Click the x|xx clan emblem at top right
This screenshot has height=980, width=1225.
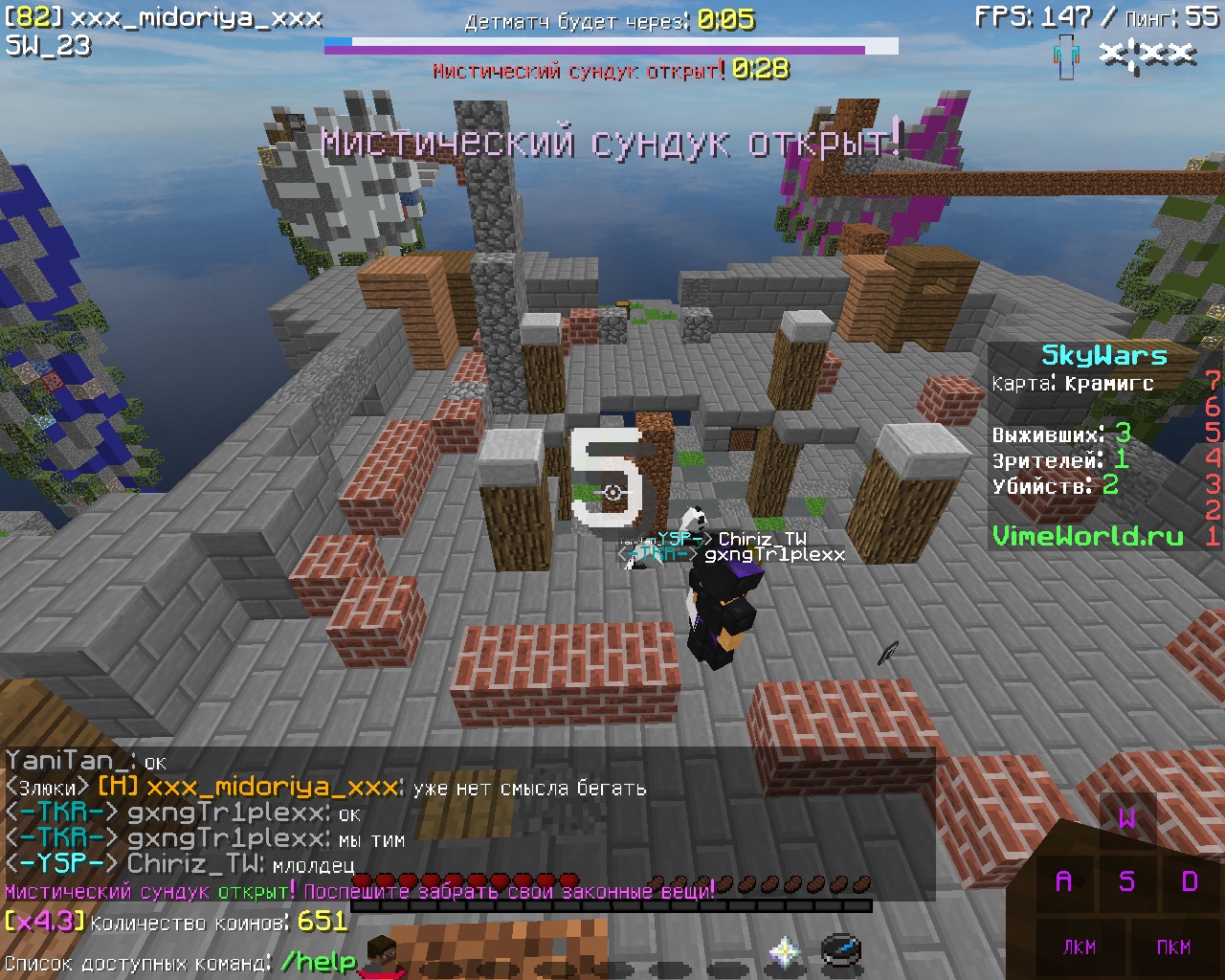tap(1147, 55)
